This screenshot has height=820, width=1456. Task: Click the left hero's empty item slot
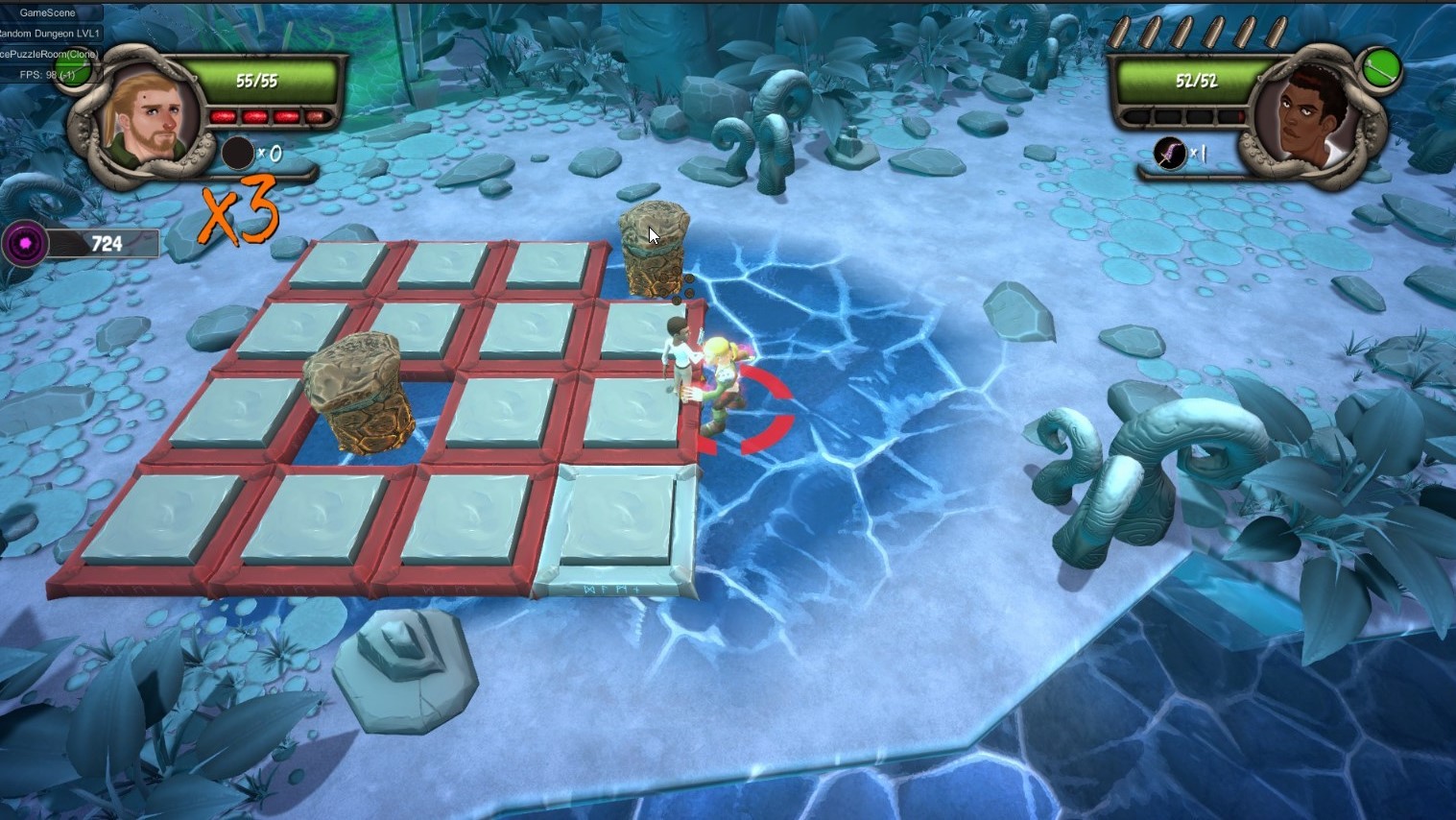pos(236,153)
